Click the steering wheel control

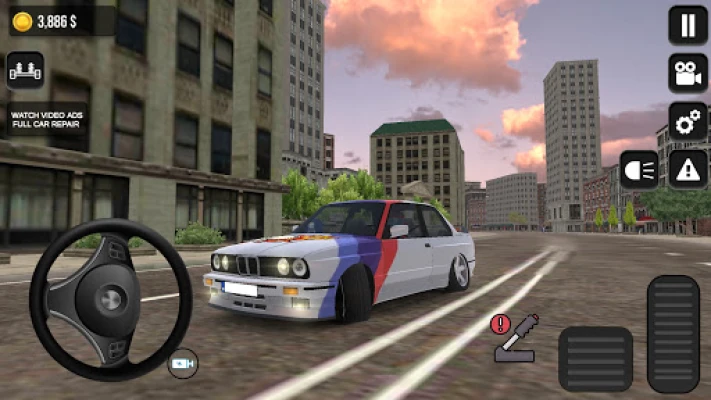(110, 299)
